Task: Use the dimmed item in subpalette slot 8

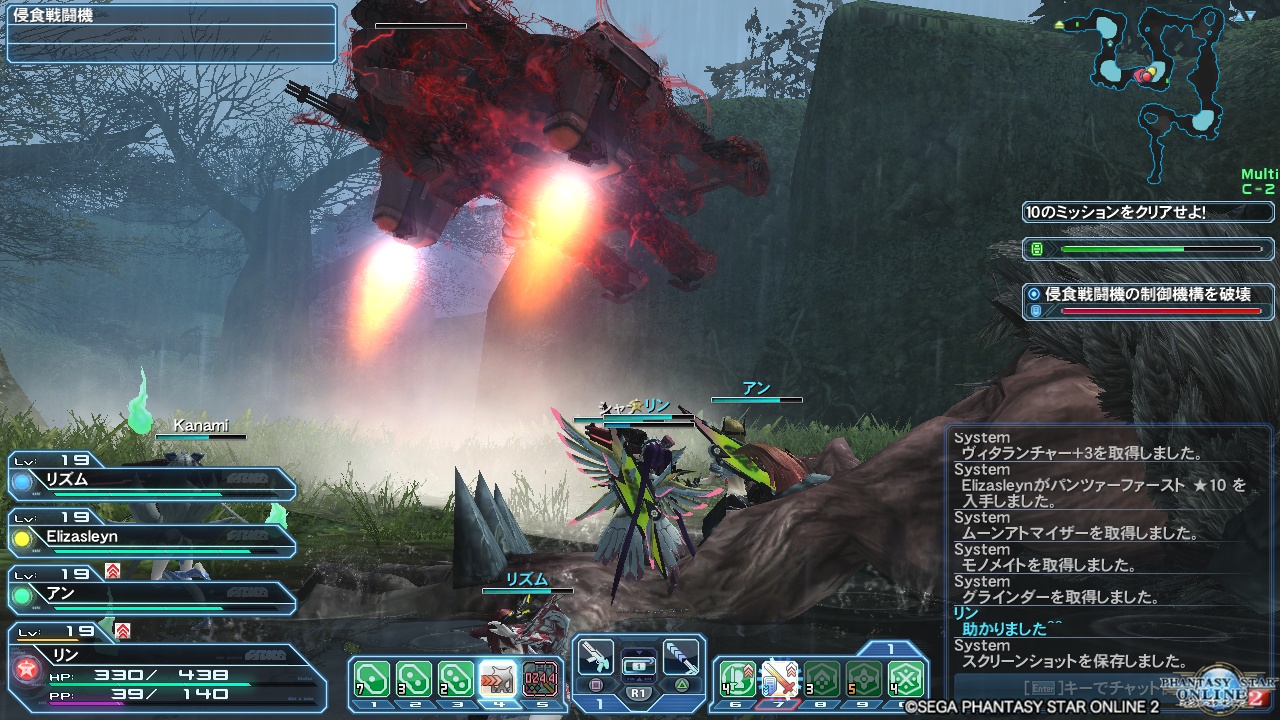Action: click(822, 679)
